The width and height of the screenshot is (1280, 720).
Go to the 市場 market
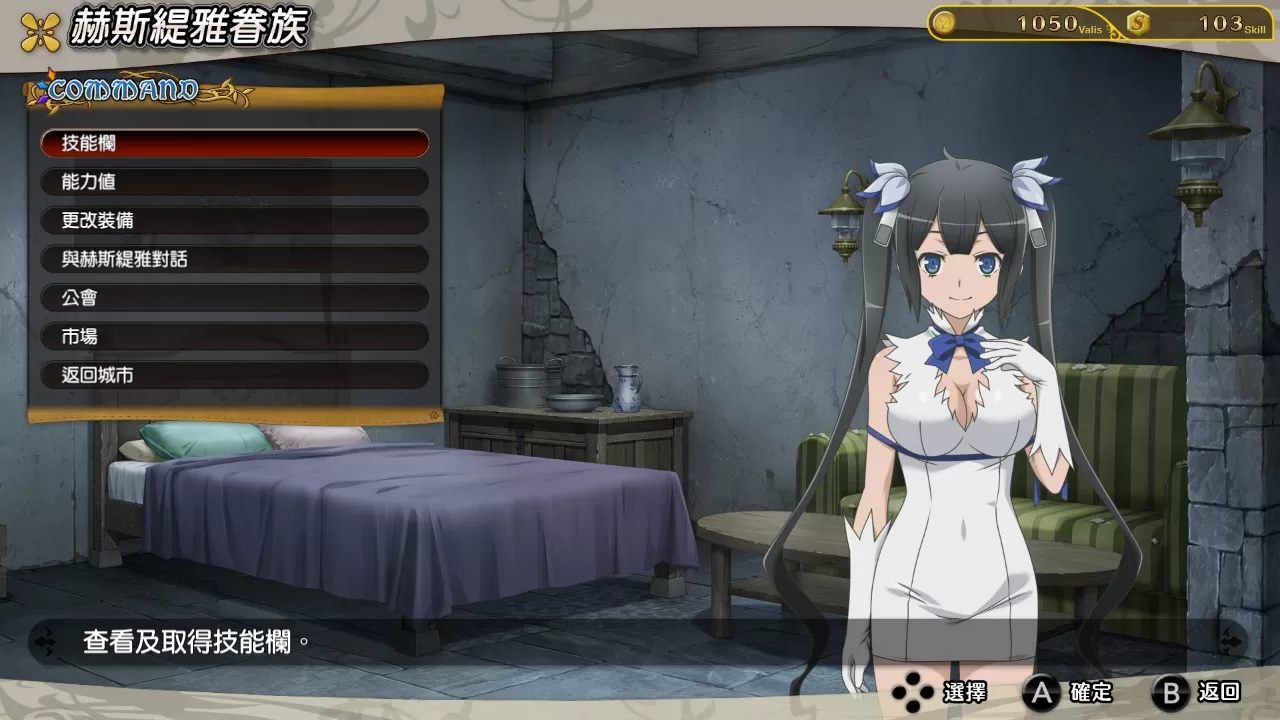(x=234, y=337)
